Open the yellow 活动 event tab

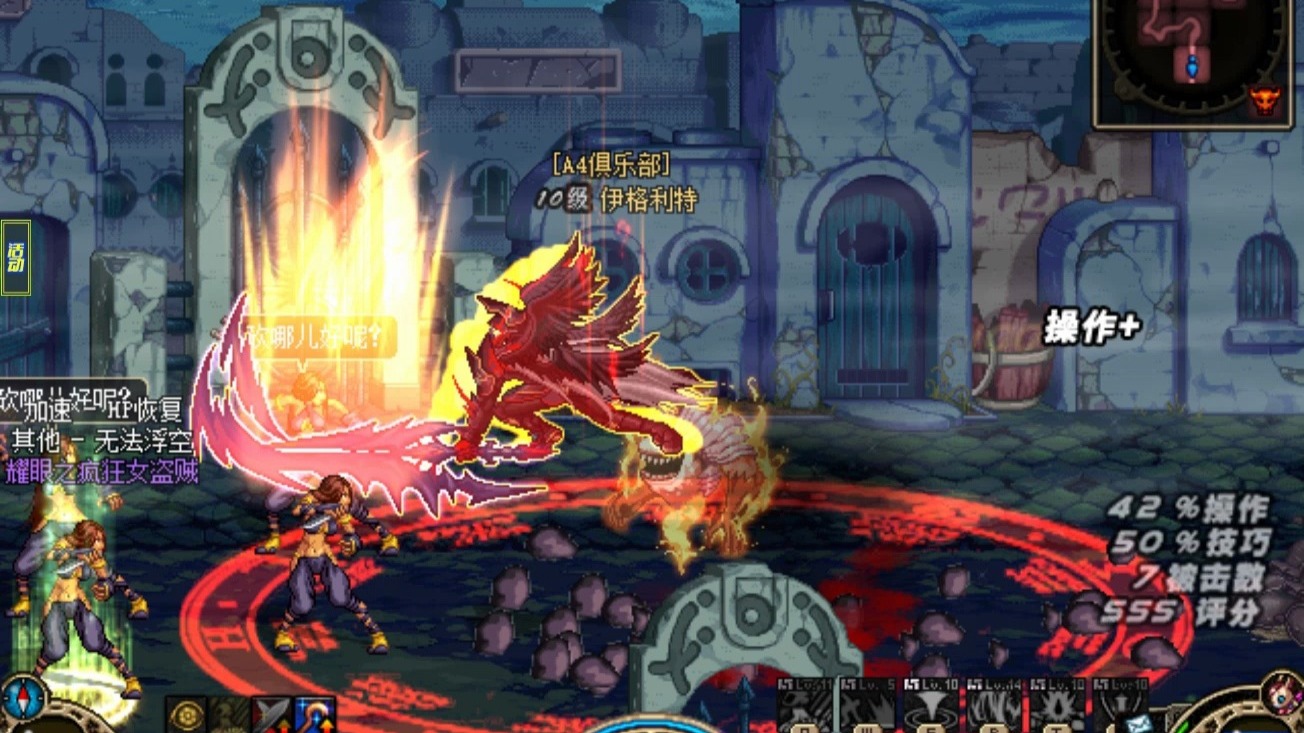tap(16, 257)
